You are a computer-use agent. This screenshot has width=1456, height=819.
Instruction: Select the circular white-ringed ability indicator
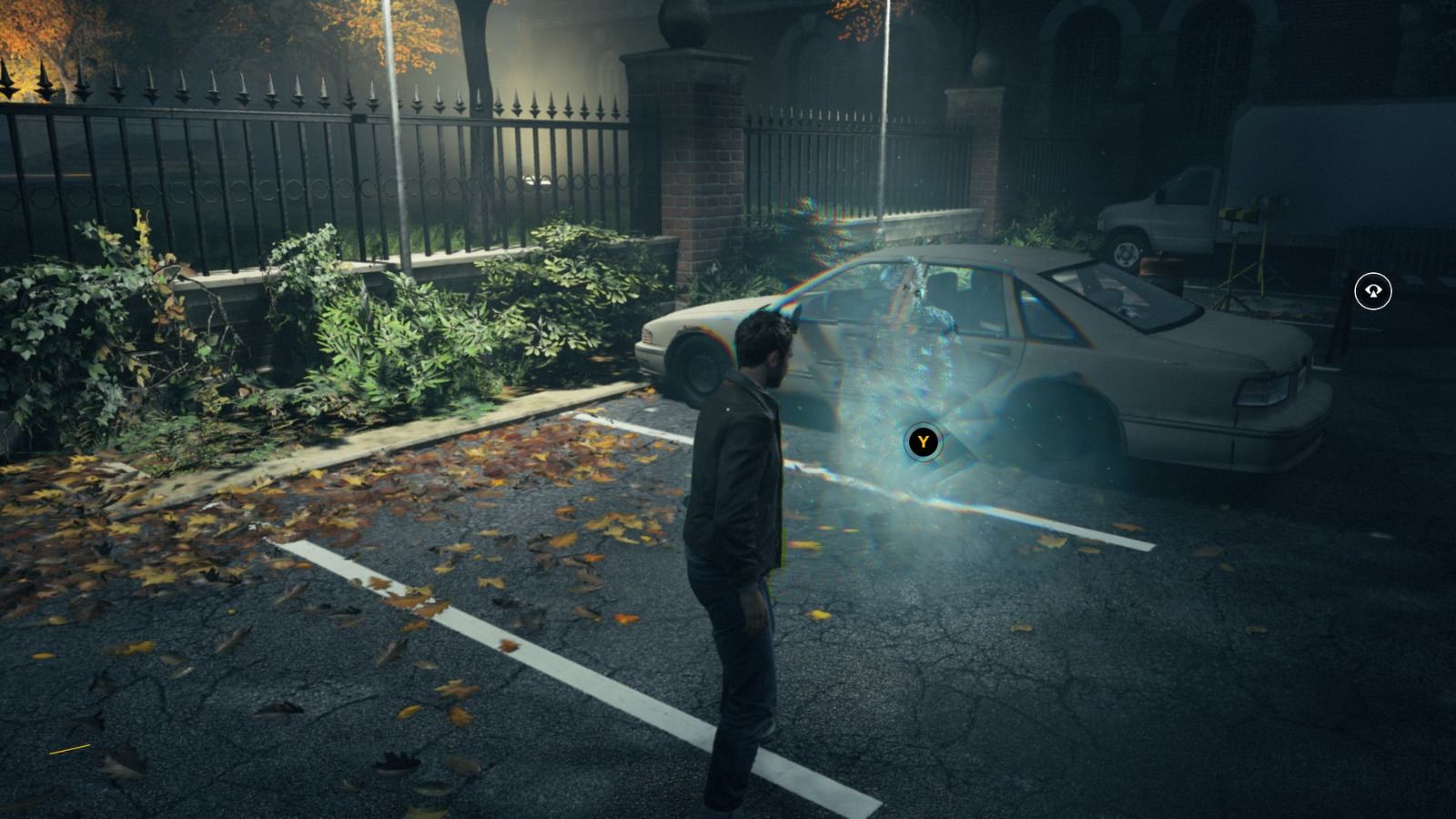[x=1373, y=289]
